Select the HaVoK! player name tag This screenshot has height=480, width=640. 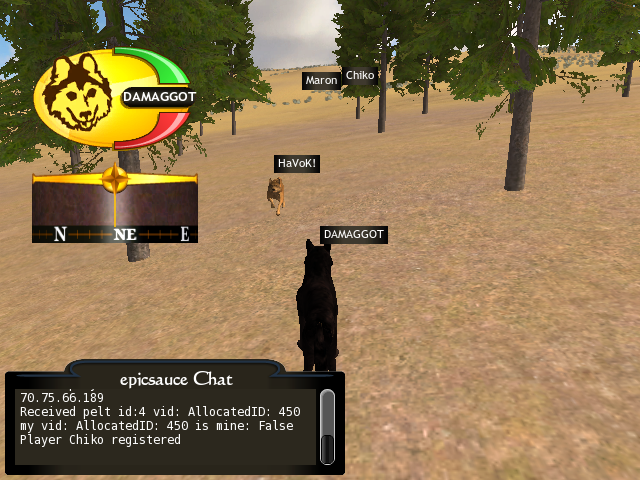pos(297,163)
